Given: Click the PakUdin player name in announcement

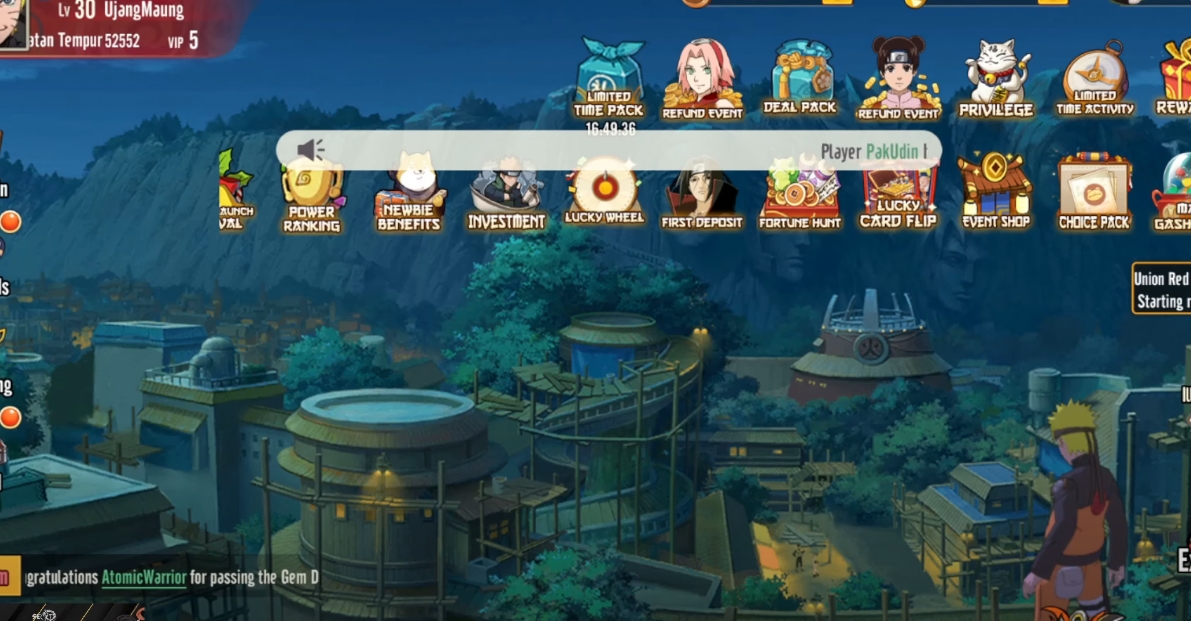Looking at the screenshot, I should (892, 151).
